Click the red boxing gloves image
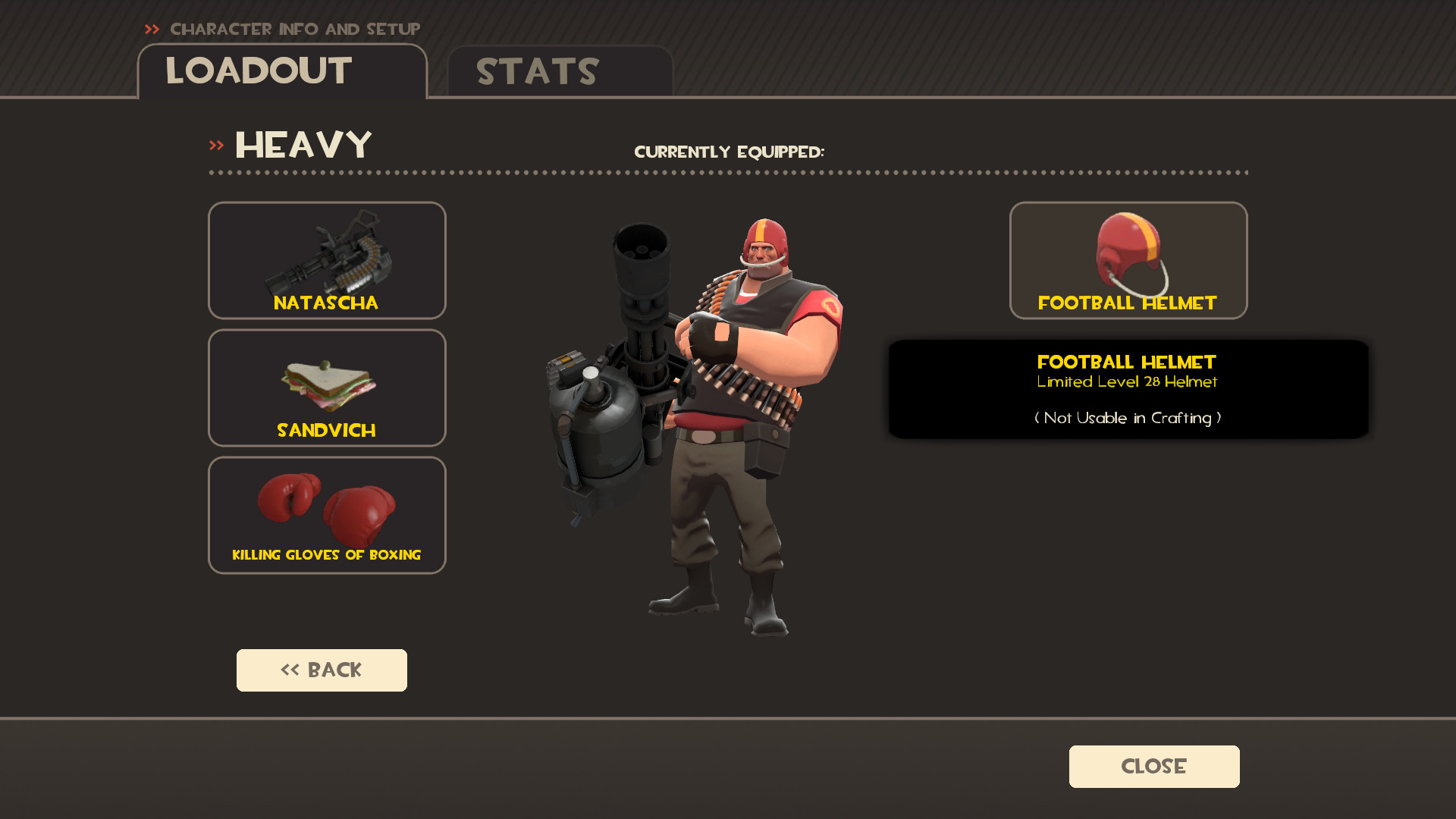 (326, 507)
